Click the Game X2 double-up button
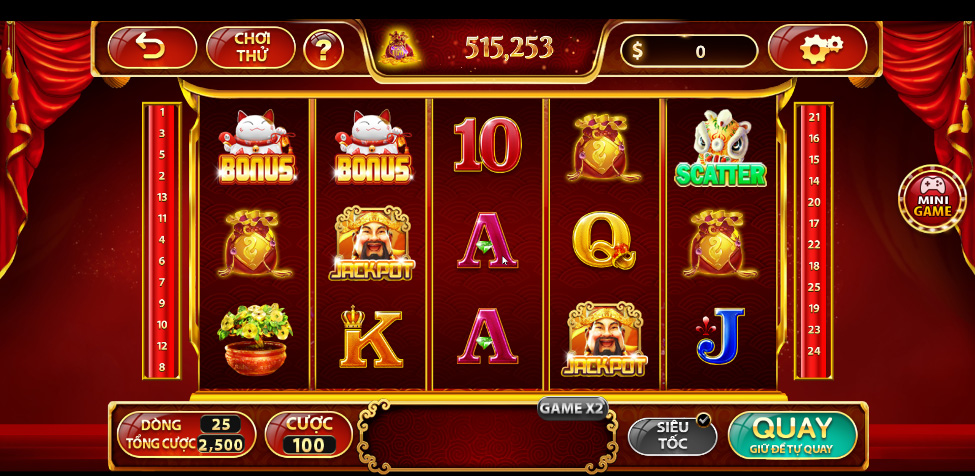 (x=571, y=408)
